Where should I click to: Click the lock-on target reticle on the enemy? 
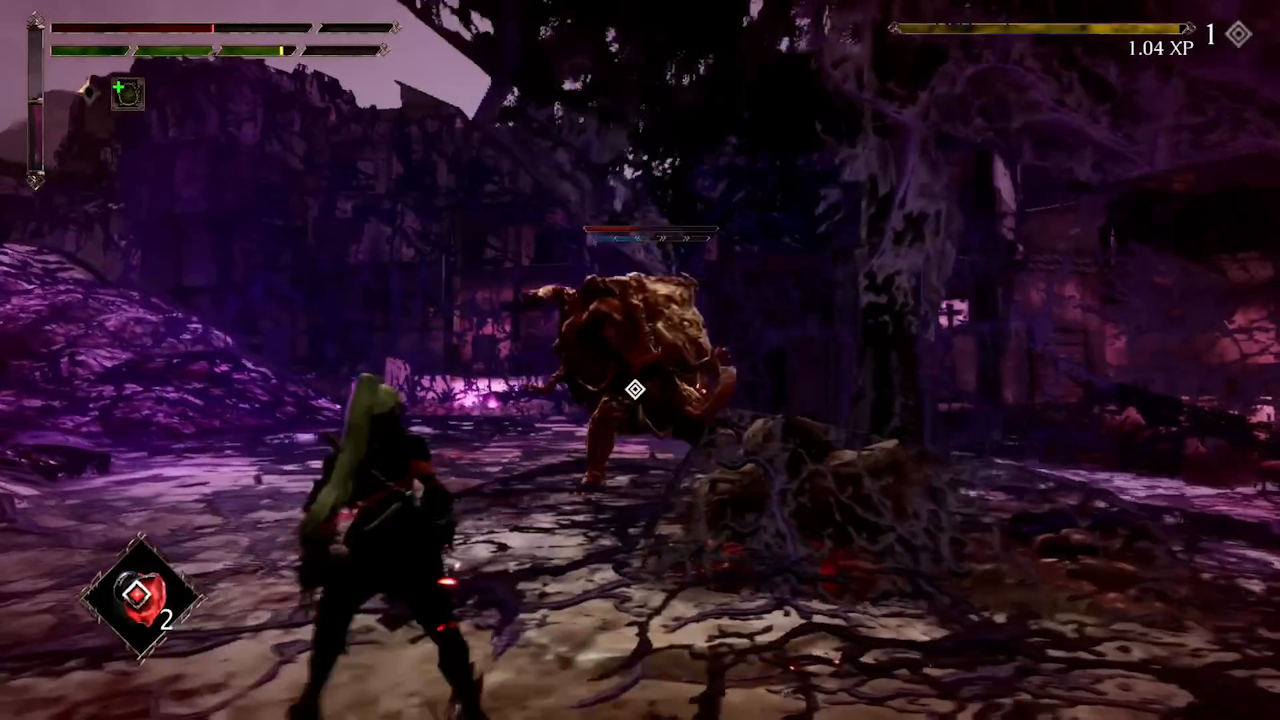click(635, 389)
